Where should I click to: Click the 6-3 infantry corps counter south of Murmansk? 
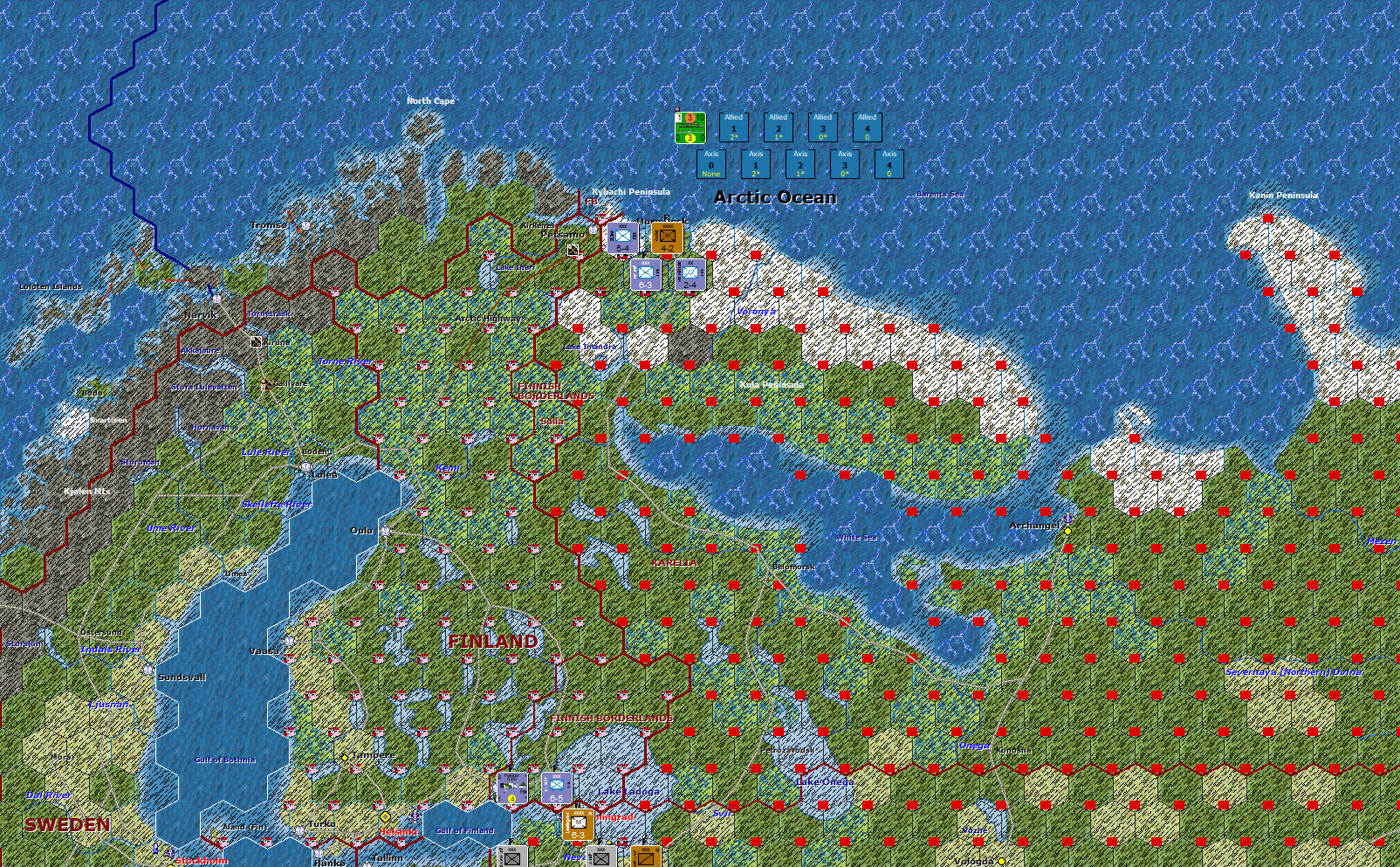coord(646,273)
